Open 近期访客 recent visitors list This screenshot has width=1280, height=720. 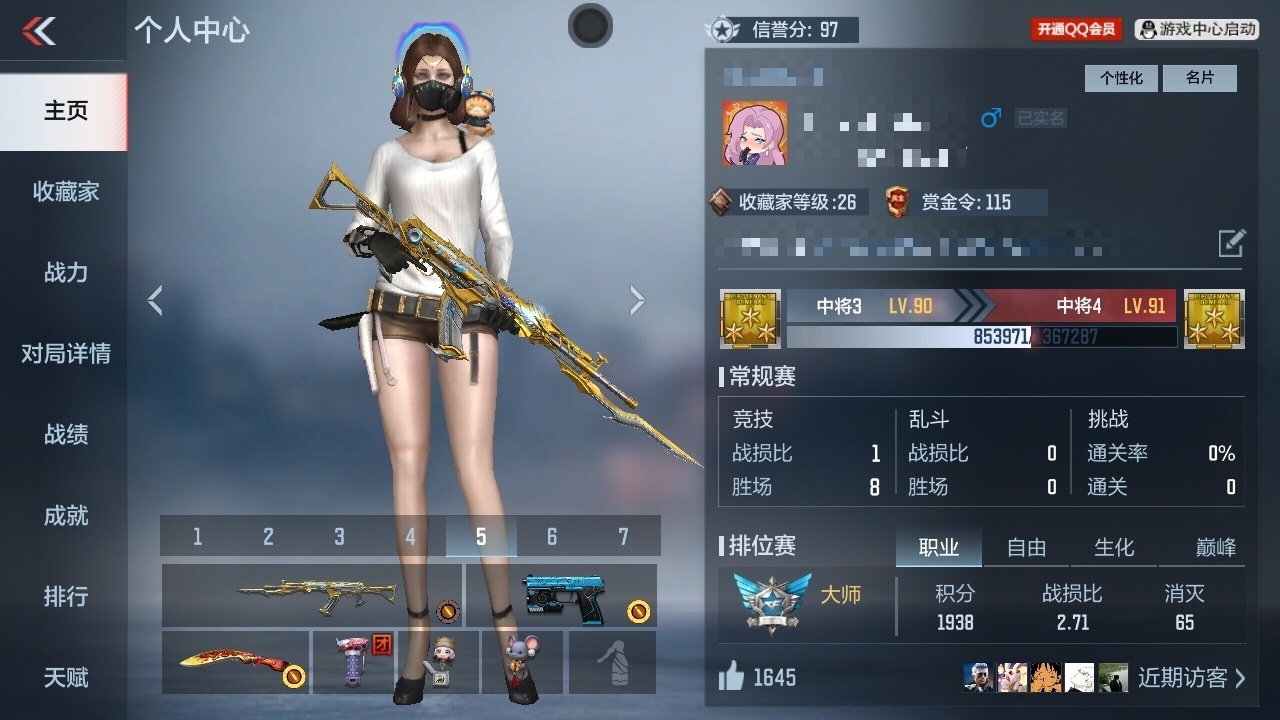[1191, 678]
